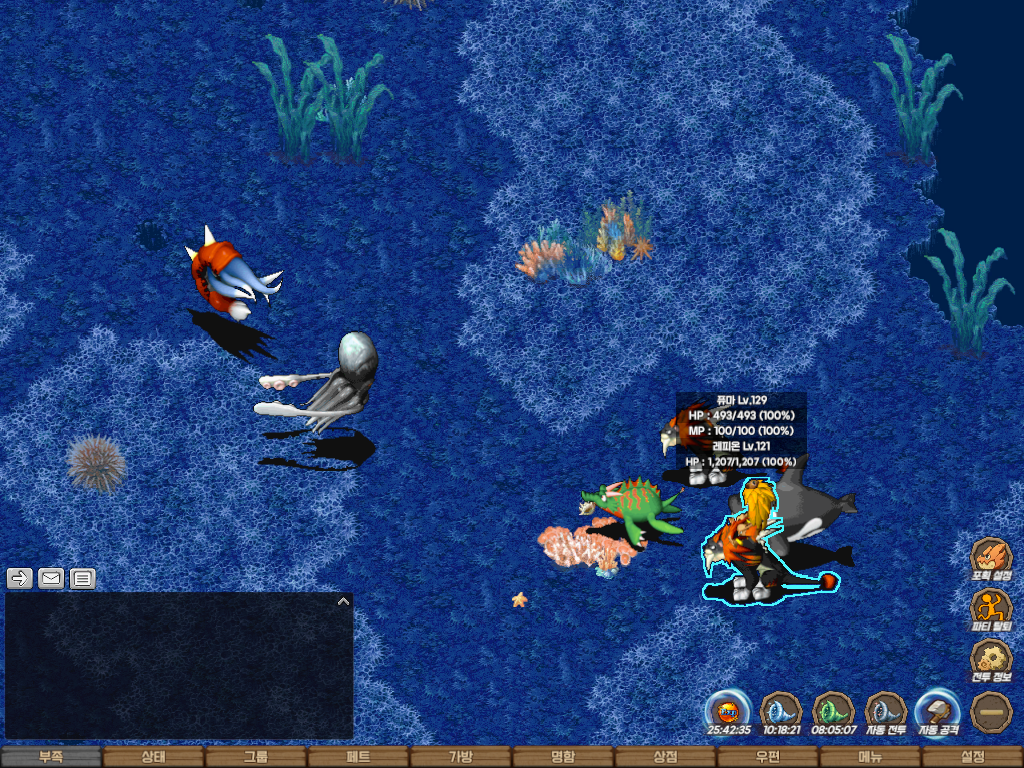
Task: Open the 가방 bag inventory
Action: click(460, 757)
